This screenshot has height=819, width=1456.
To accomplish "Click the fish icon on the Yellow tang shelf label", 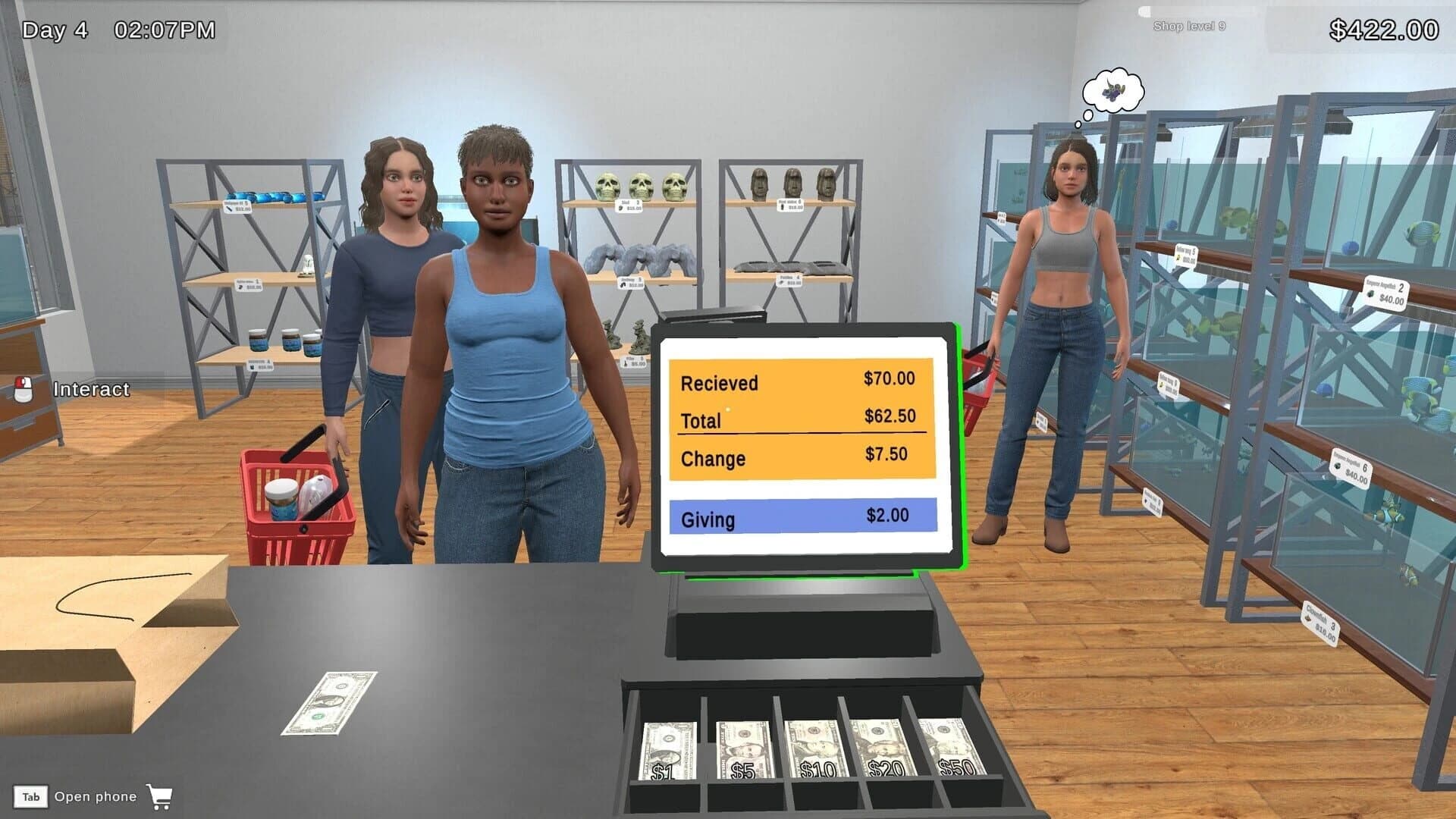I will click(1178, 258).
